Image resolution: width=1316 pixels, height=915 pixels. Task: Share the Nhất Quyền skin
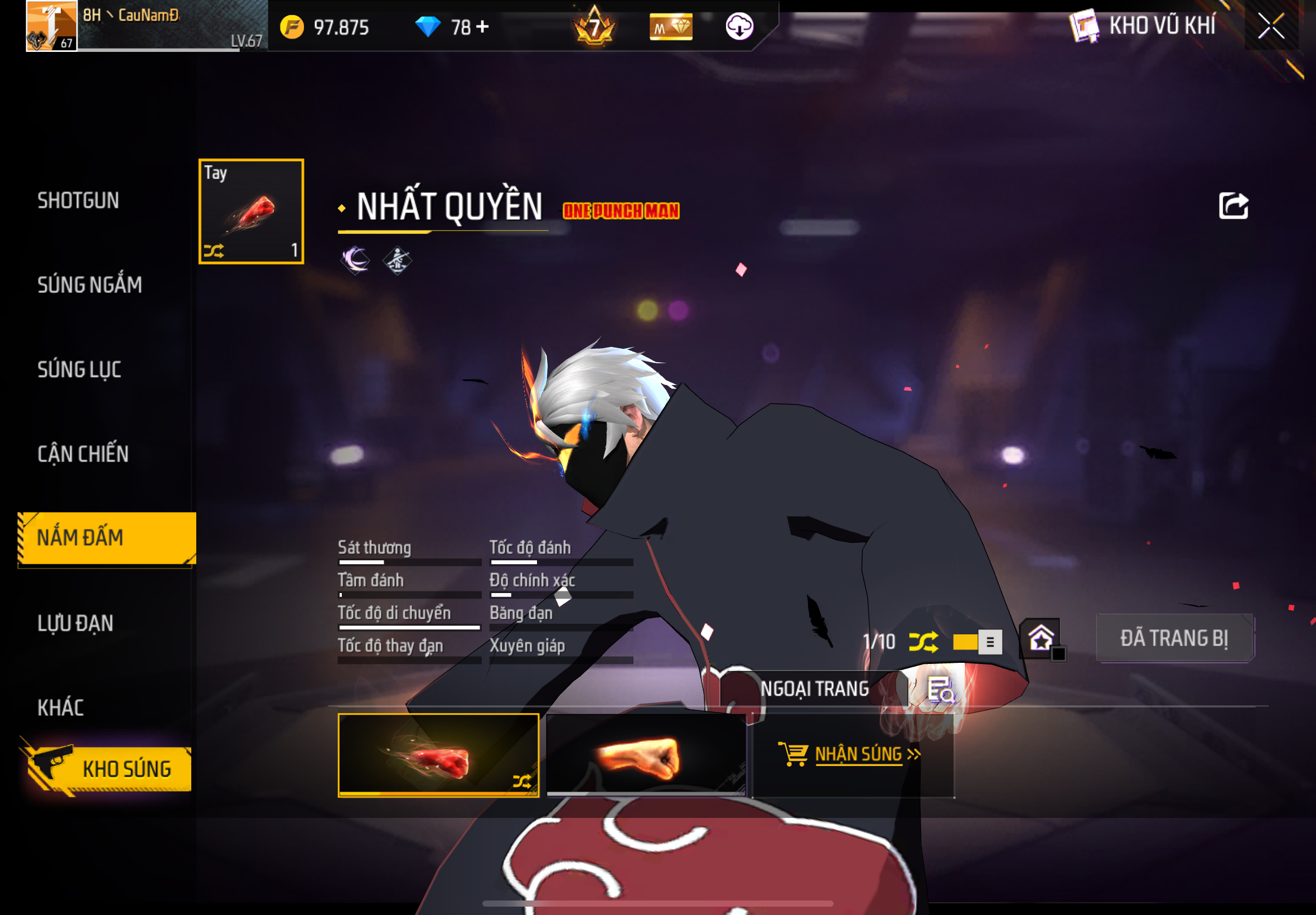pyautogui.click(x=1233, y=206)
